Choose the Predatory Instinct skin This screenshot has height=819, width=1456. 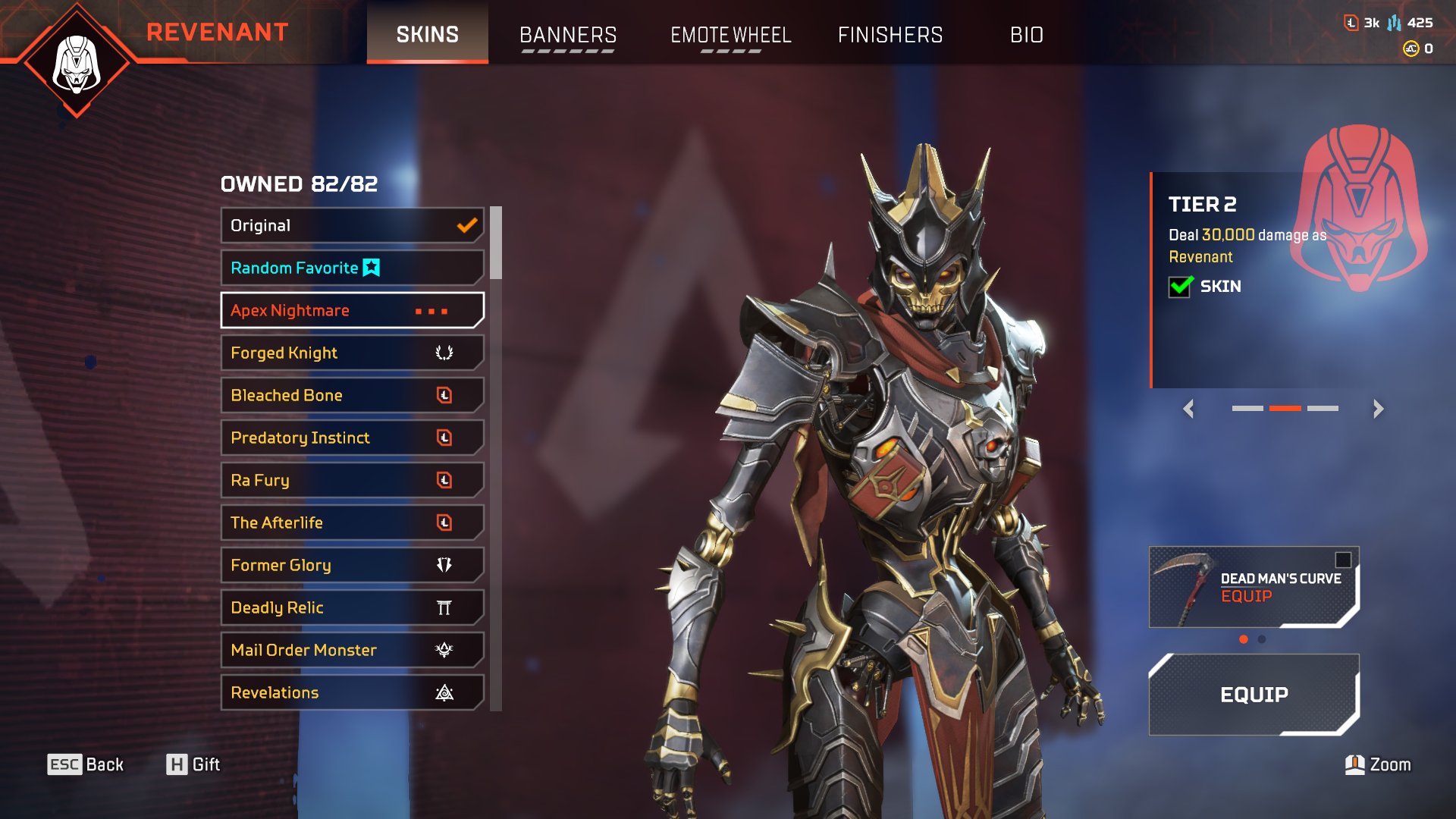click(352, 438)
